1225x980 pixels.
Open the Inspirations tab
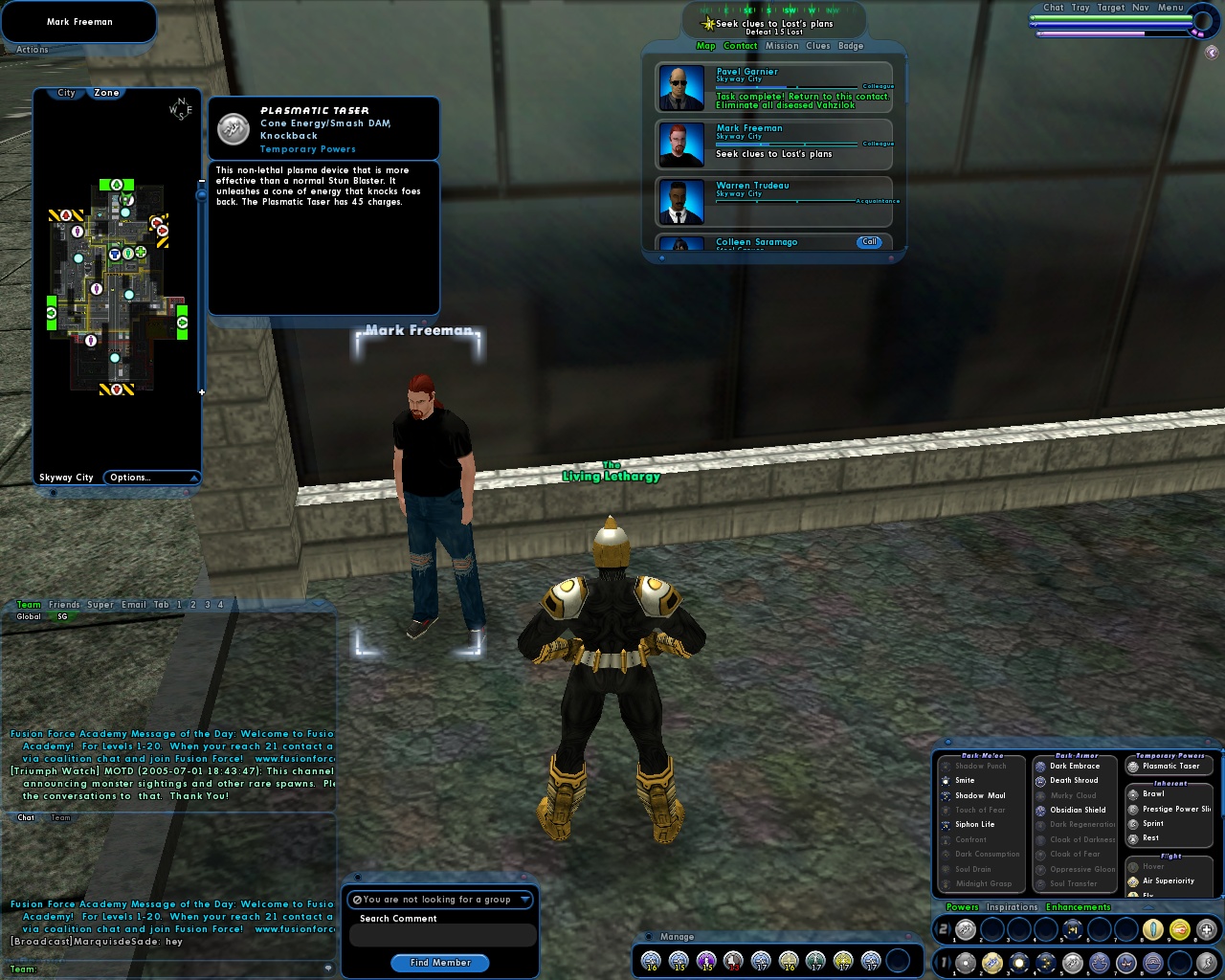click(x=1012, y=906)
